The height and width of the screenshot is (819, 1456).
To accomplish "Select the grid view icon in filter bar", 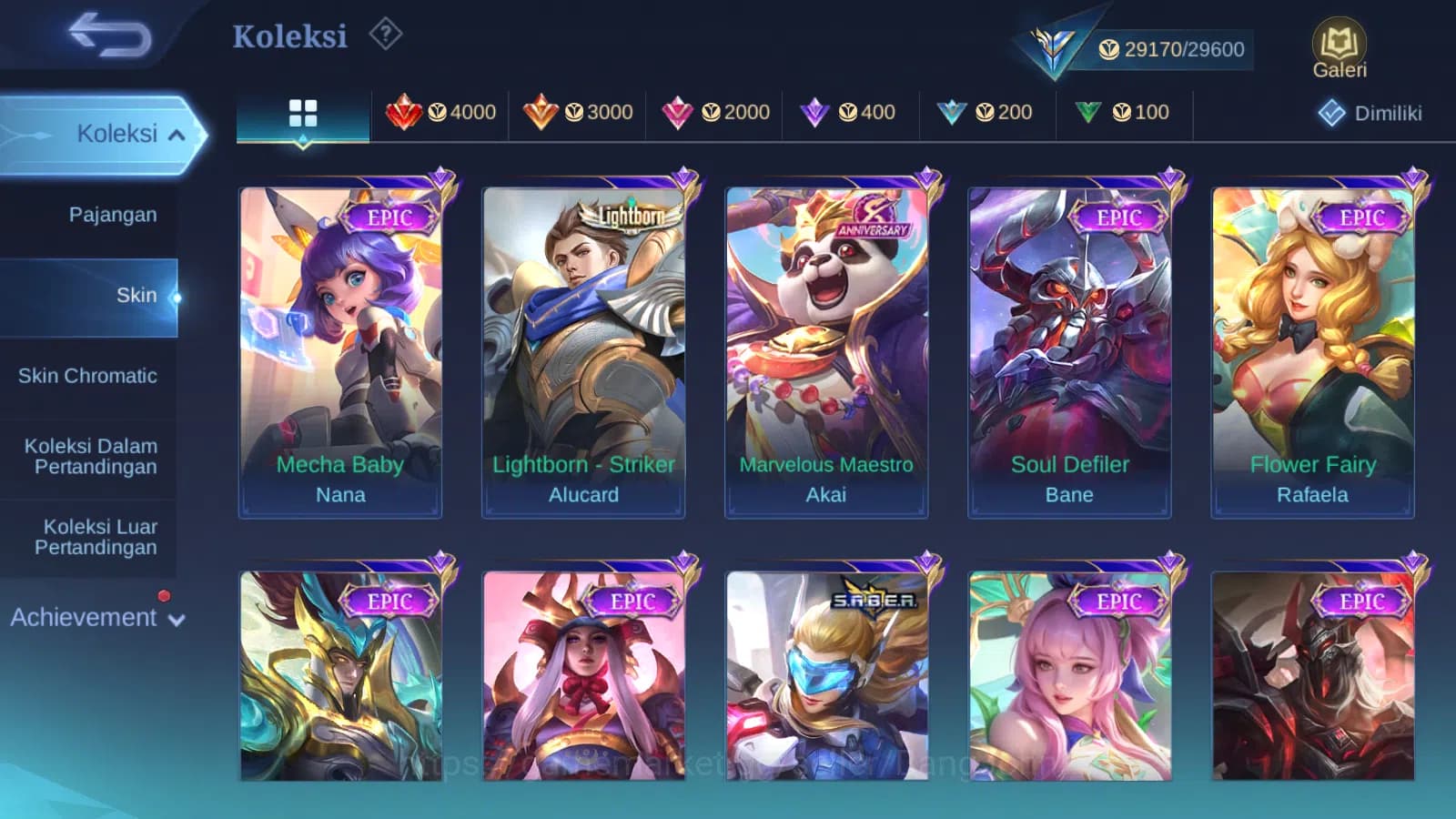I will click(x=302, y=112).
